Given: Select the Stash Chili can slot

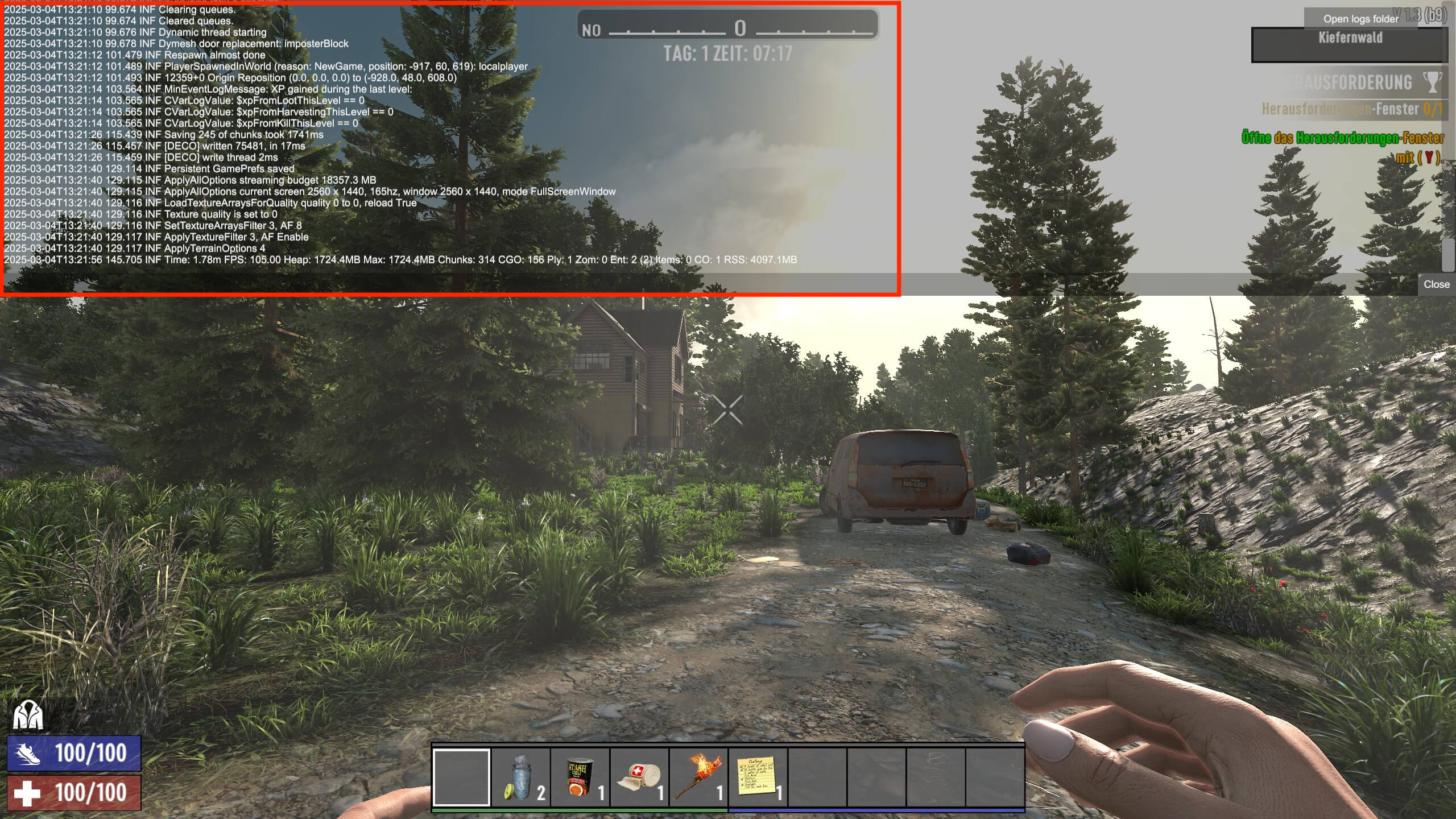Looking at the screenshot, I should (580, 777).
